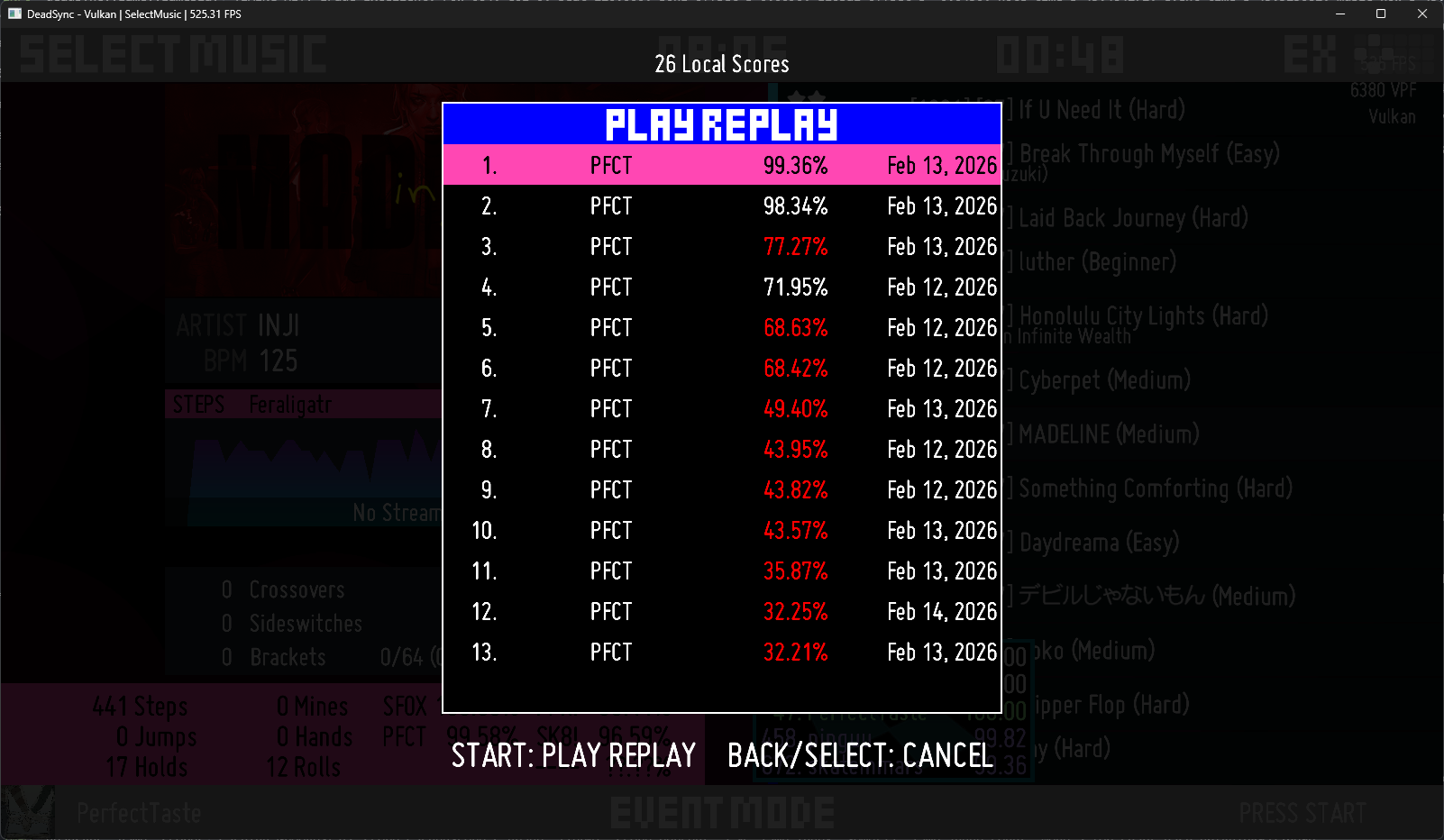Select Honolulu City Lights (Hard) song entry
This screenshot has width=1444, height=840.
[1141, 316]
